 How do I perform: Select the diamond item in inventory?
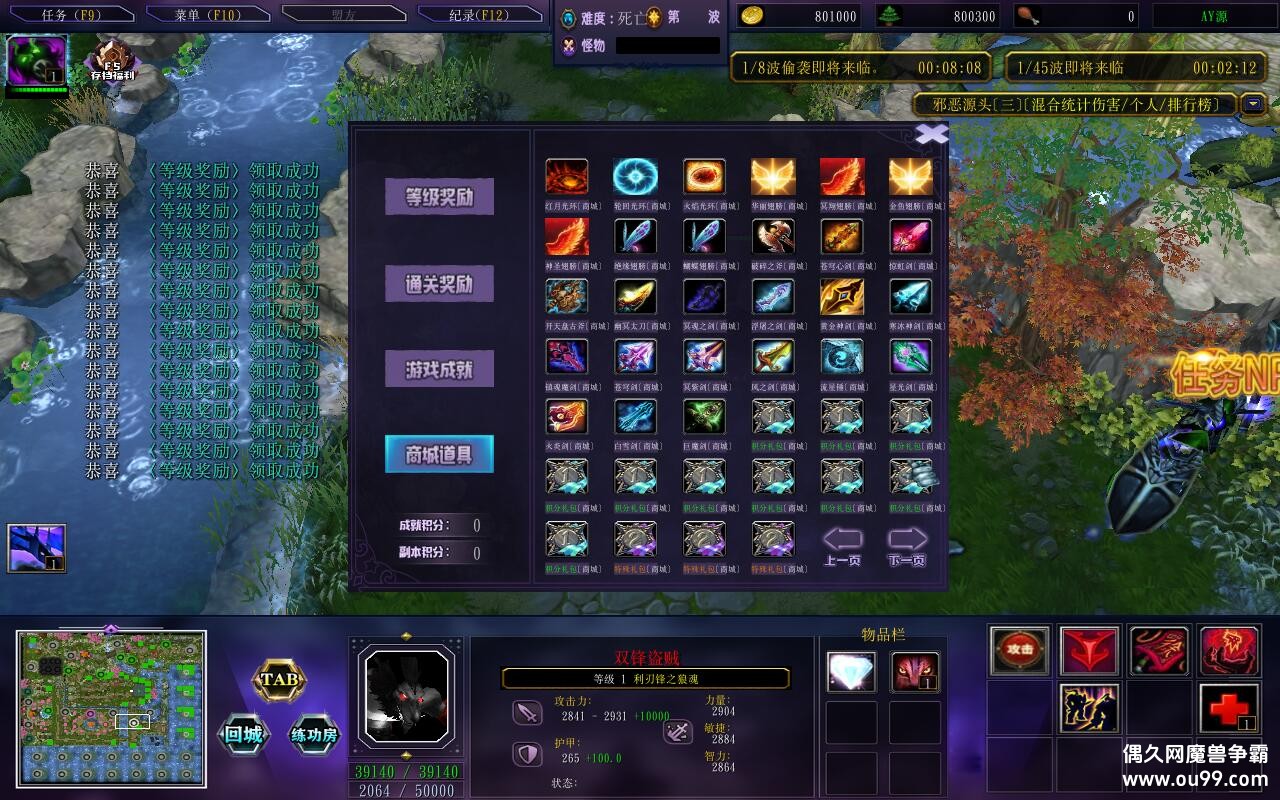coord(851,672)
